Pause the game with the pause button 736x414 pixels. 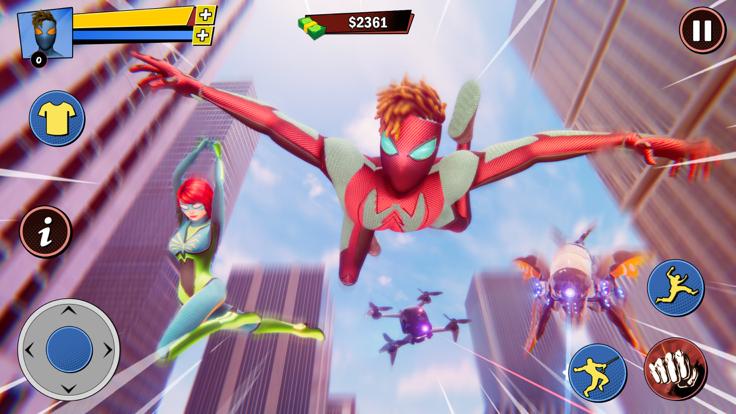point(702,30)
